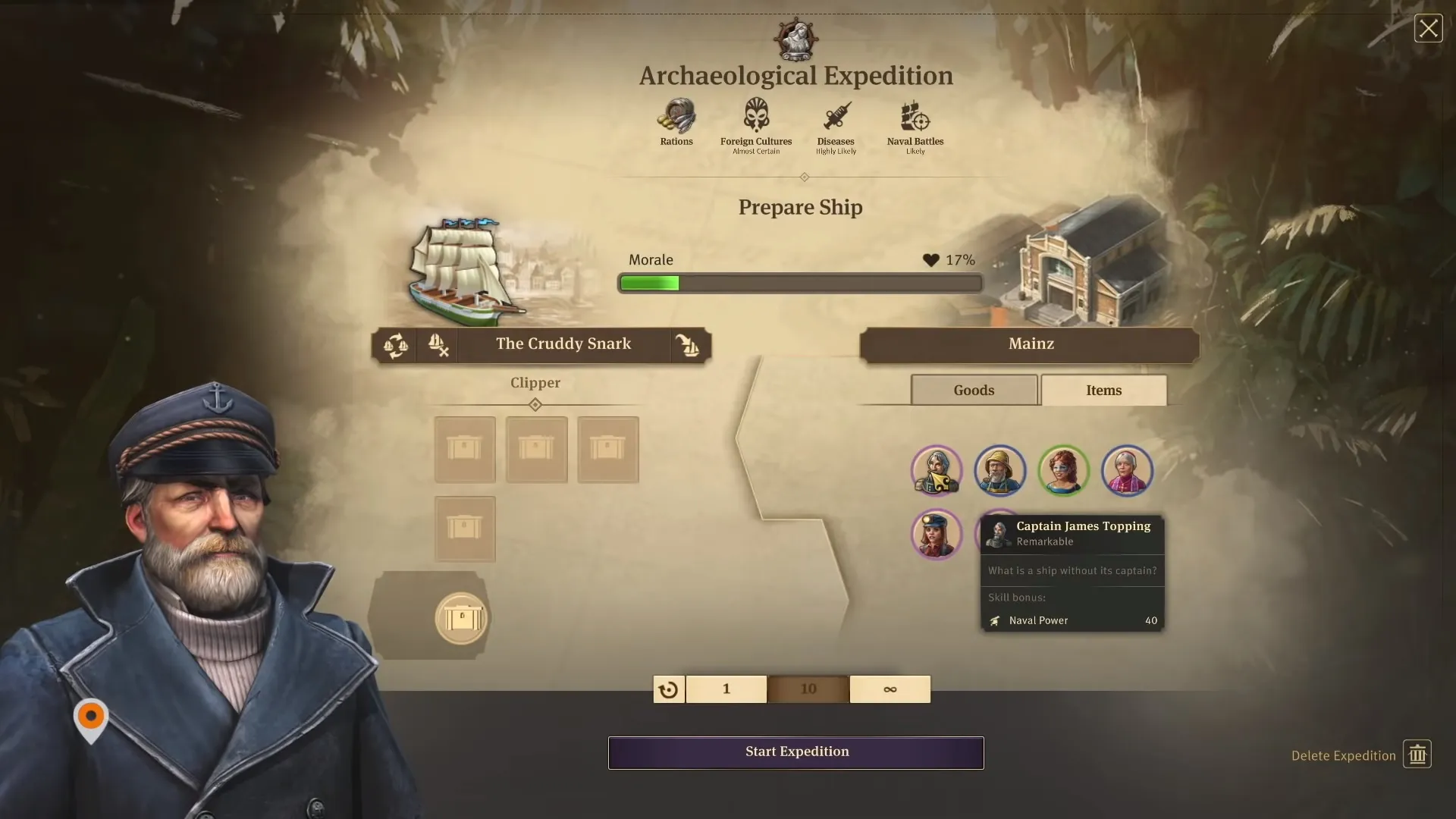Switch to the Goods tab
The image size is (1456, 819).
(x=974, y=390)
